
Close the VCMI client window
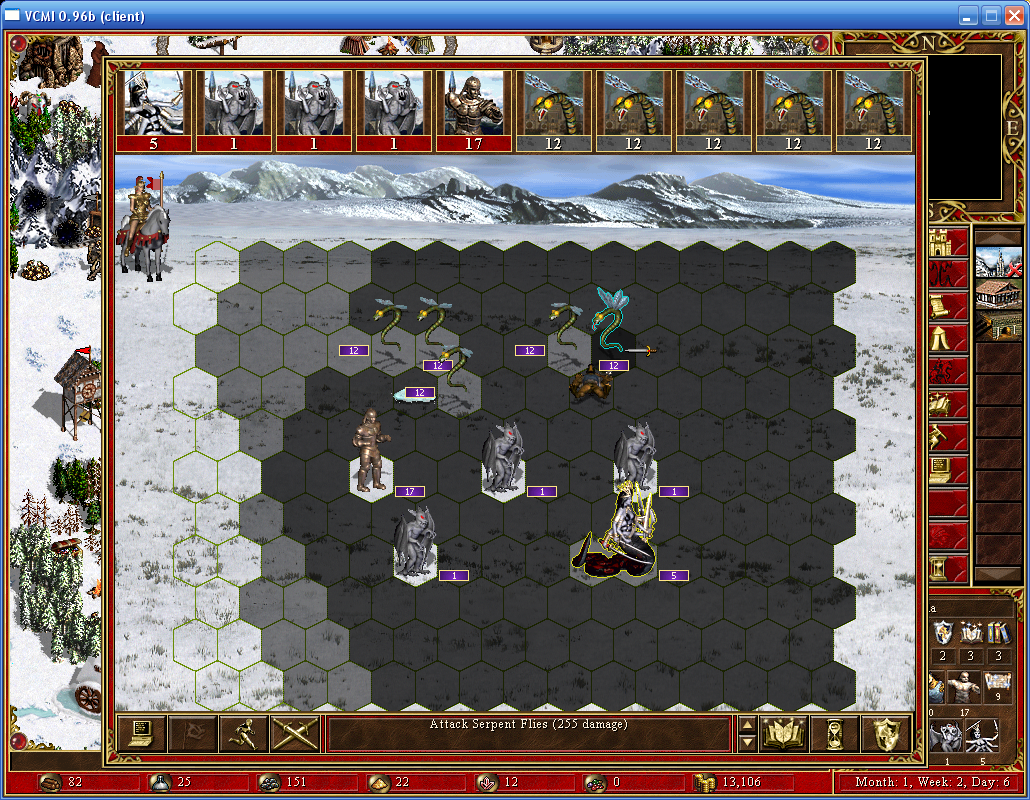(1012, 16)
